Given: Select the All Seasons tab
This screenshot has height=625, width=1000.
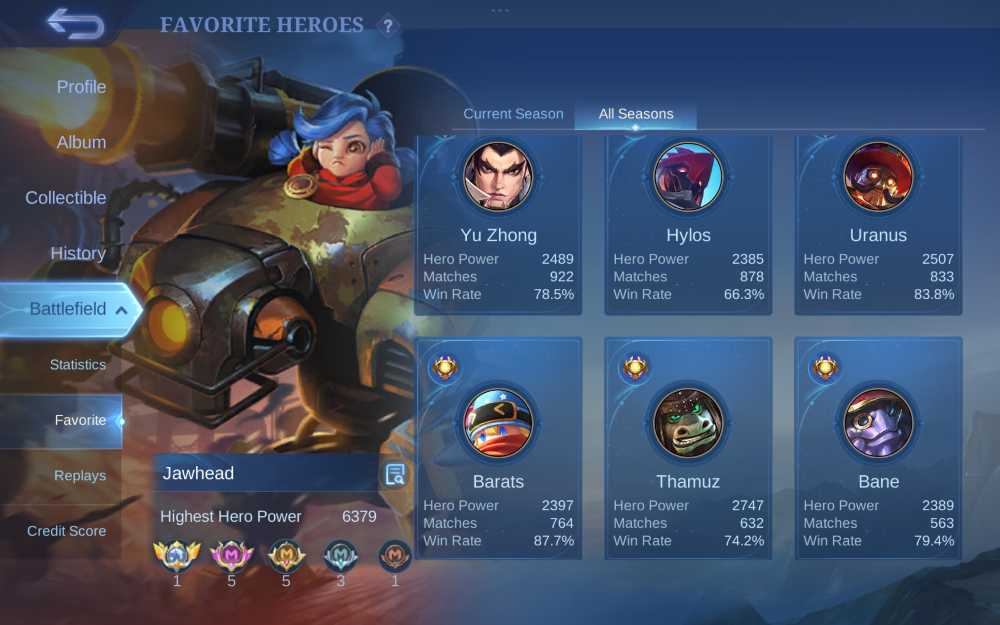Looking at the screenshot, I should (636, 114).
